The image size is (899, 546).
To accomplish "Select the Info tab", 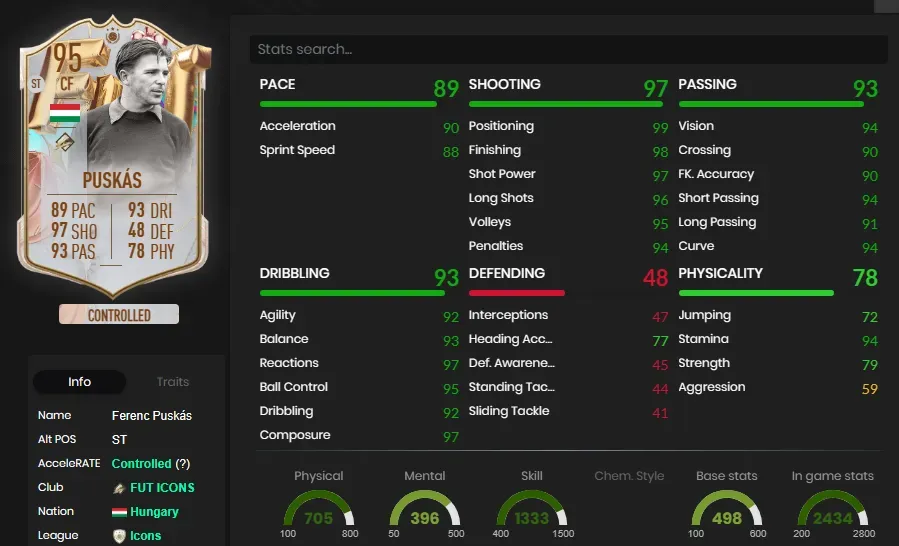I will tap(80, 382).
